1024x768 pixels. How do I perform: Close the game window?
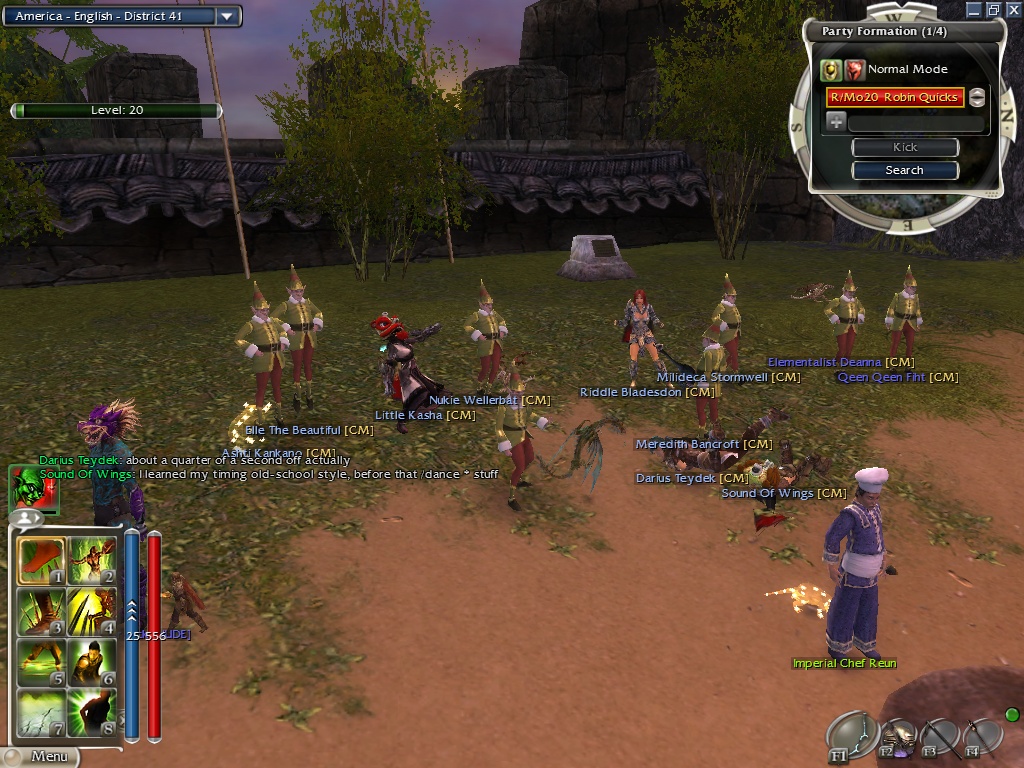coord(1013,9)
